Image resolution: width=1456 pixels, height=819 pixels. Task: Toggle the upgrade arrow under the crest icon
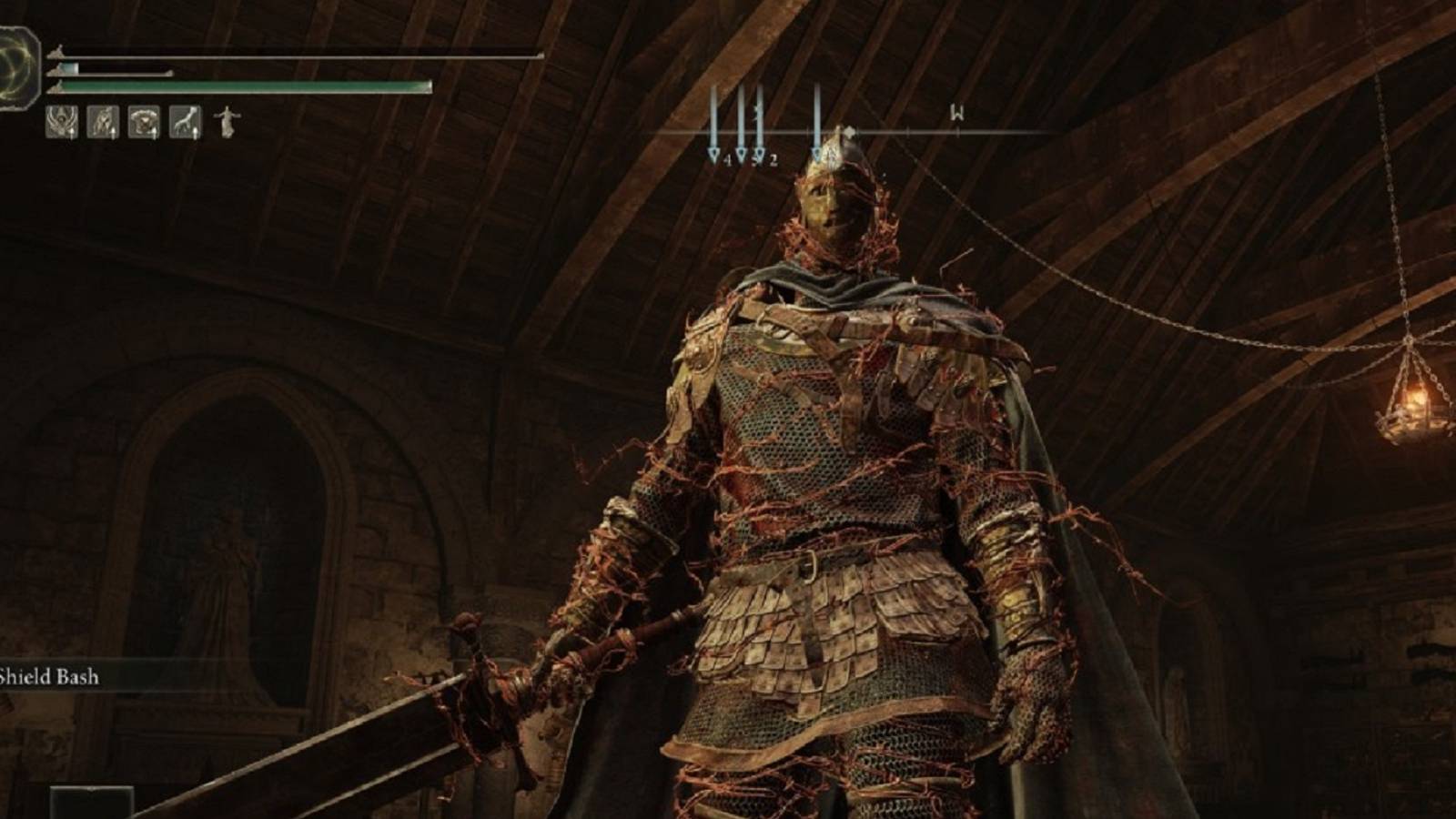click(71, 133)
